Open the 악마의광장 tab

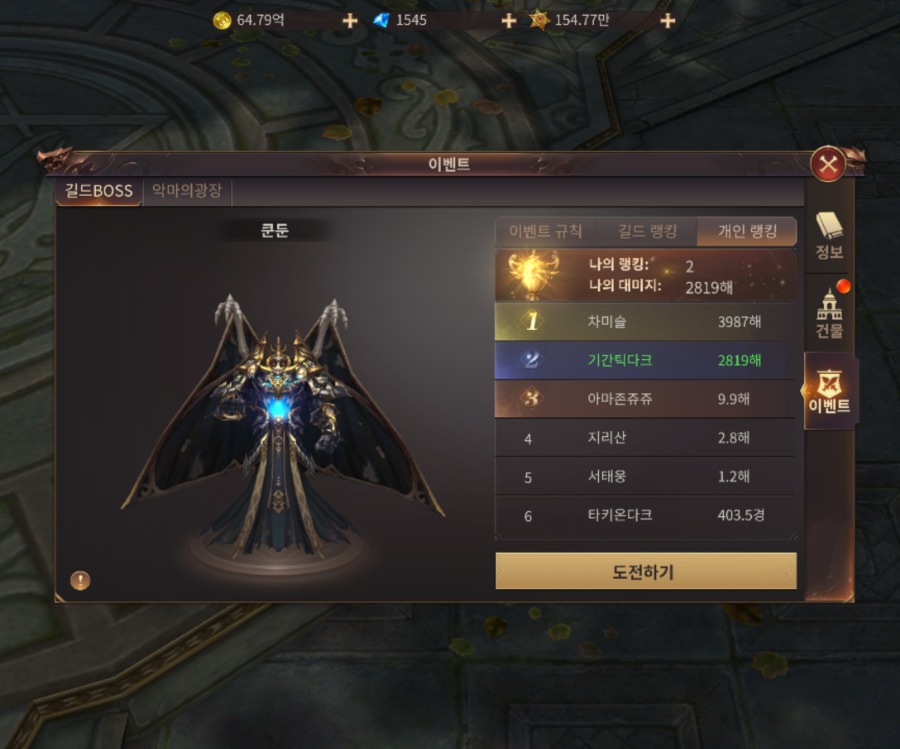click(187, 191)
